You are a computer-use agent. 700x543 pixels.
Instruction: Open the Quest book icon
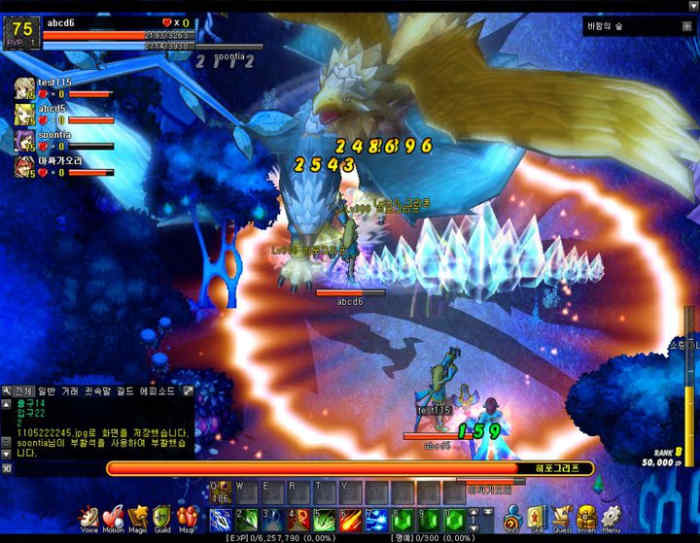click(561, 517)
